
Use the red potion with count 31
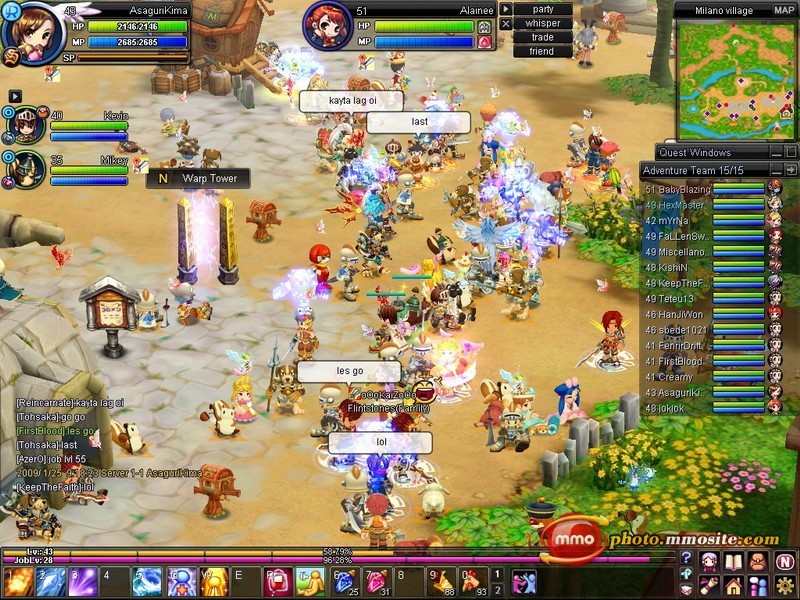tap(377, 580)
